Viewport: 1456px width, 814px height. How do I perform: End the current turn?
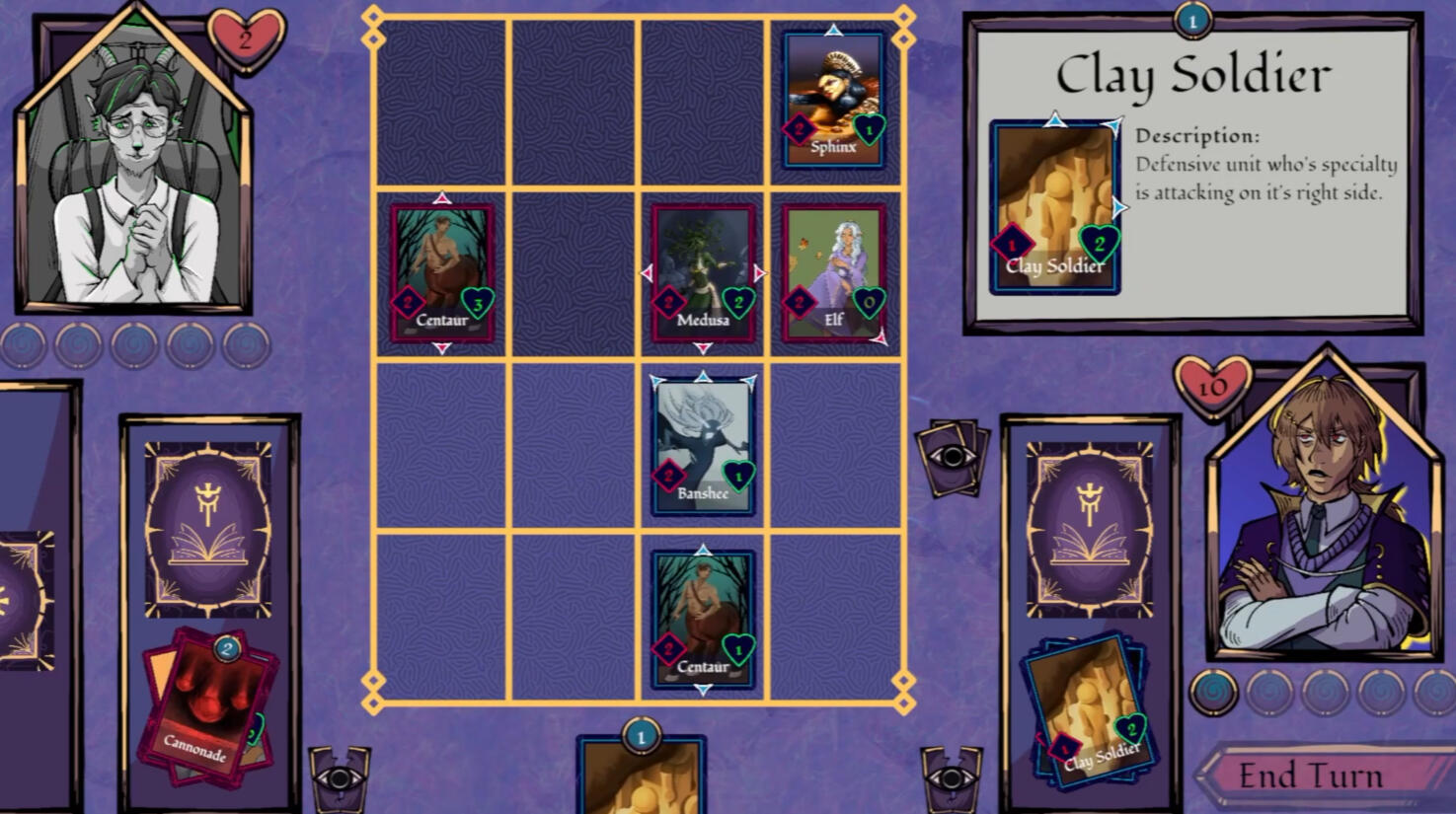tap(1310, 776)
